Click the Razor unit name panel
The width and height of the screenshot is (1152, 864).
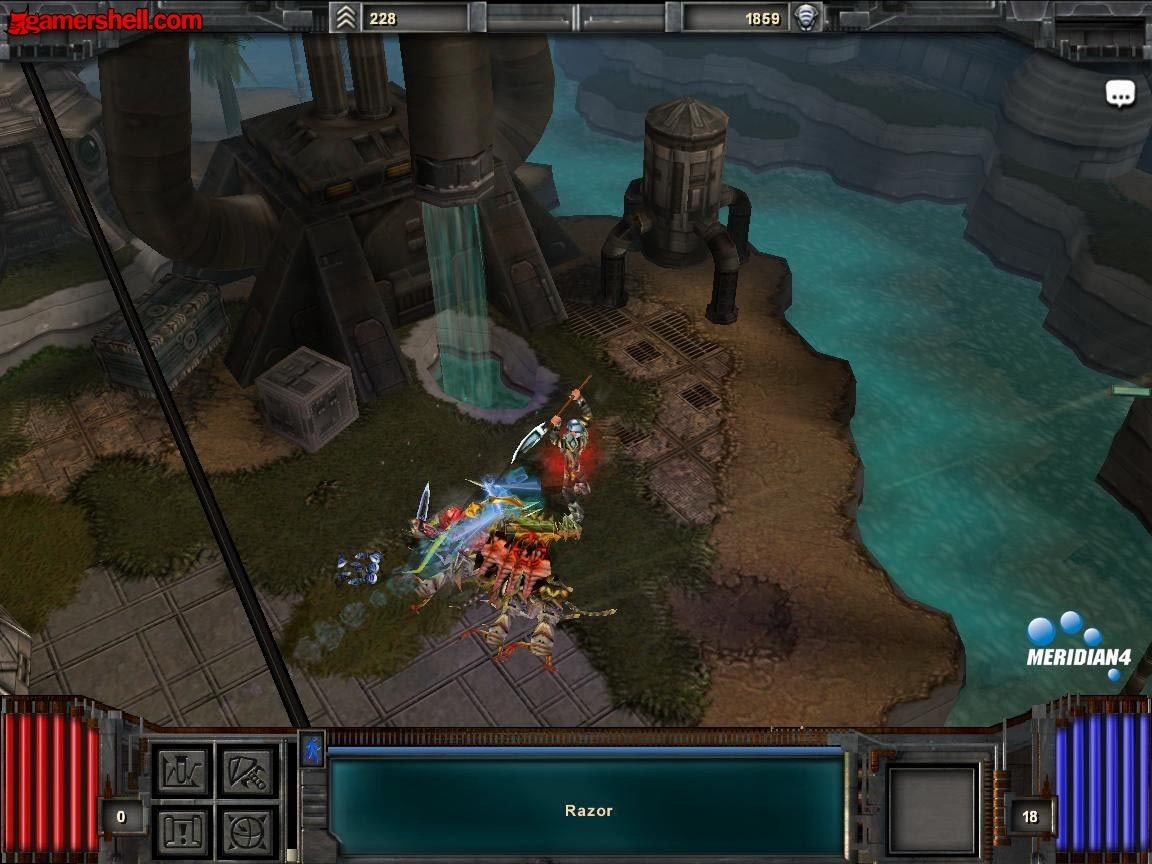[587, 808]
